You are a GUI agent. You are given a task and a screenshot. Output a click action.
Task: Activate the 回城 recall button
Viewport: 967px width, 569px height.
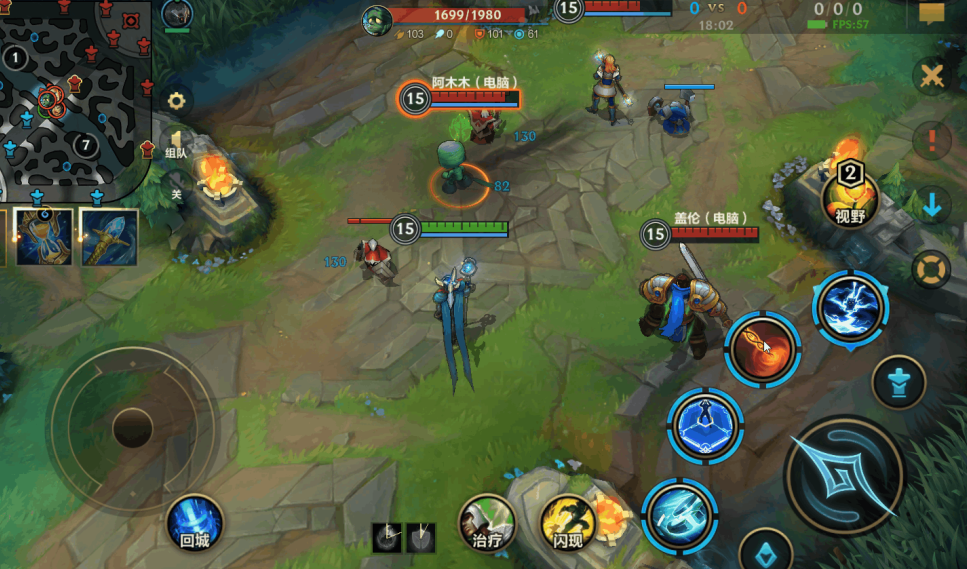tap(194, 522)
